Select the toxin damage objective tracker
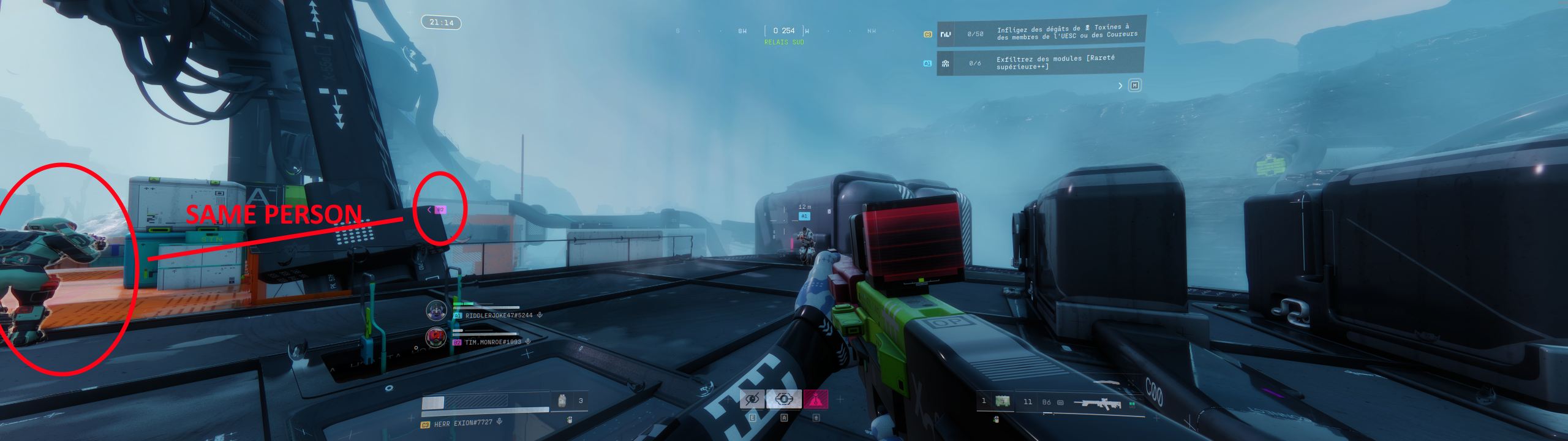This screenshot has width=1568, height=441. coord(1040,32)
